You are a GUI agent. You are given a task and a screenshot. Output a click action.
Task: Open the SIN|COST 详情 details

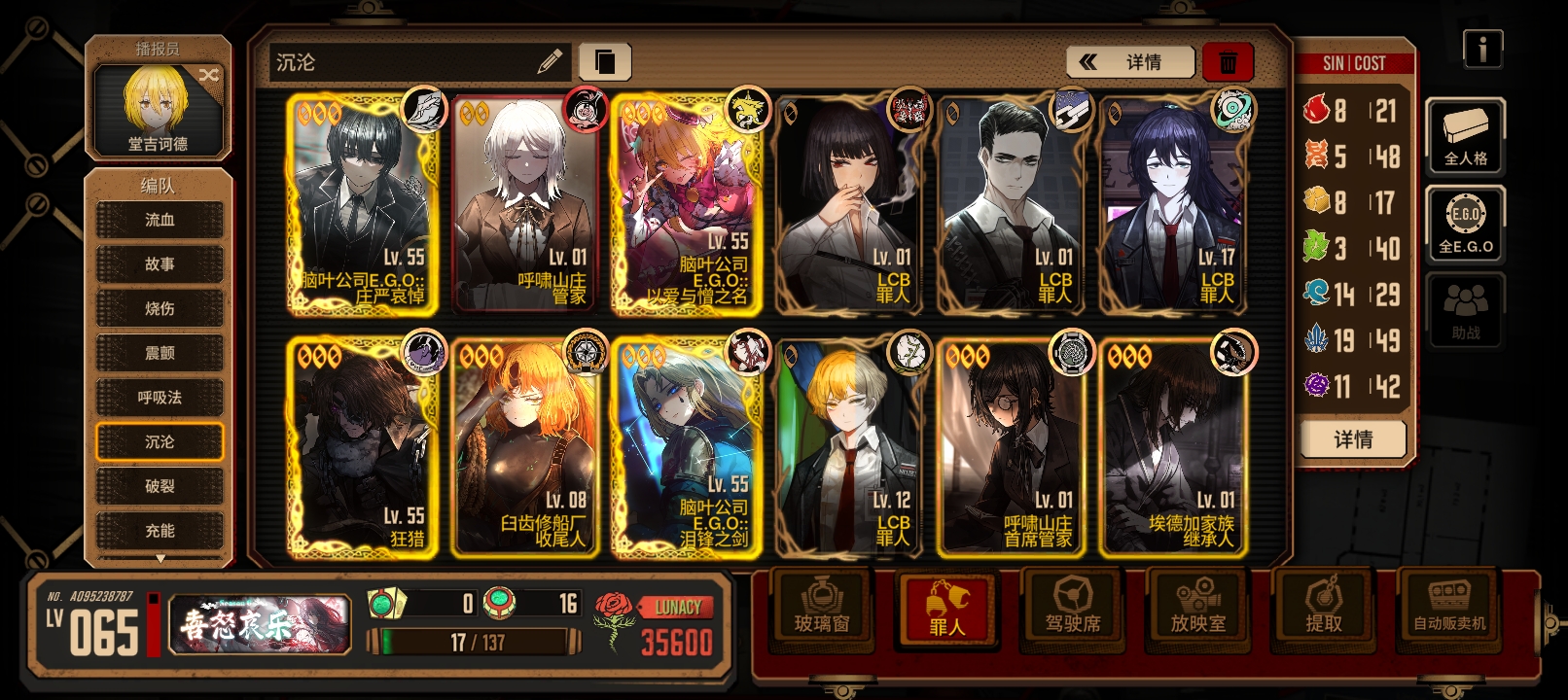tap(1352, 439)
